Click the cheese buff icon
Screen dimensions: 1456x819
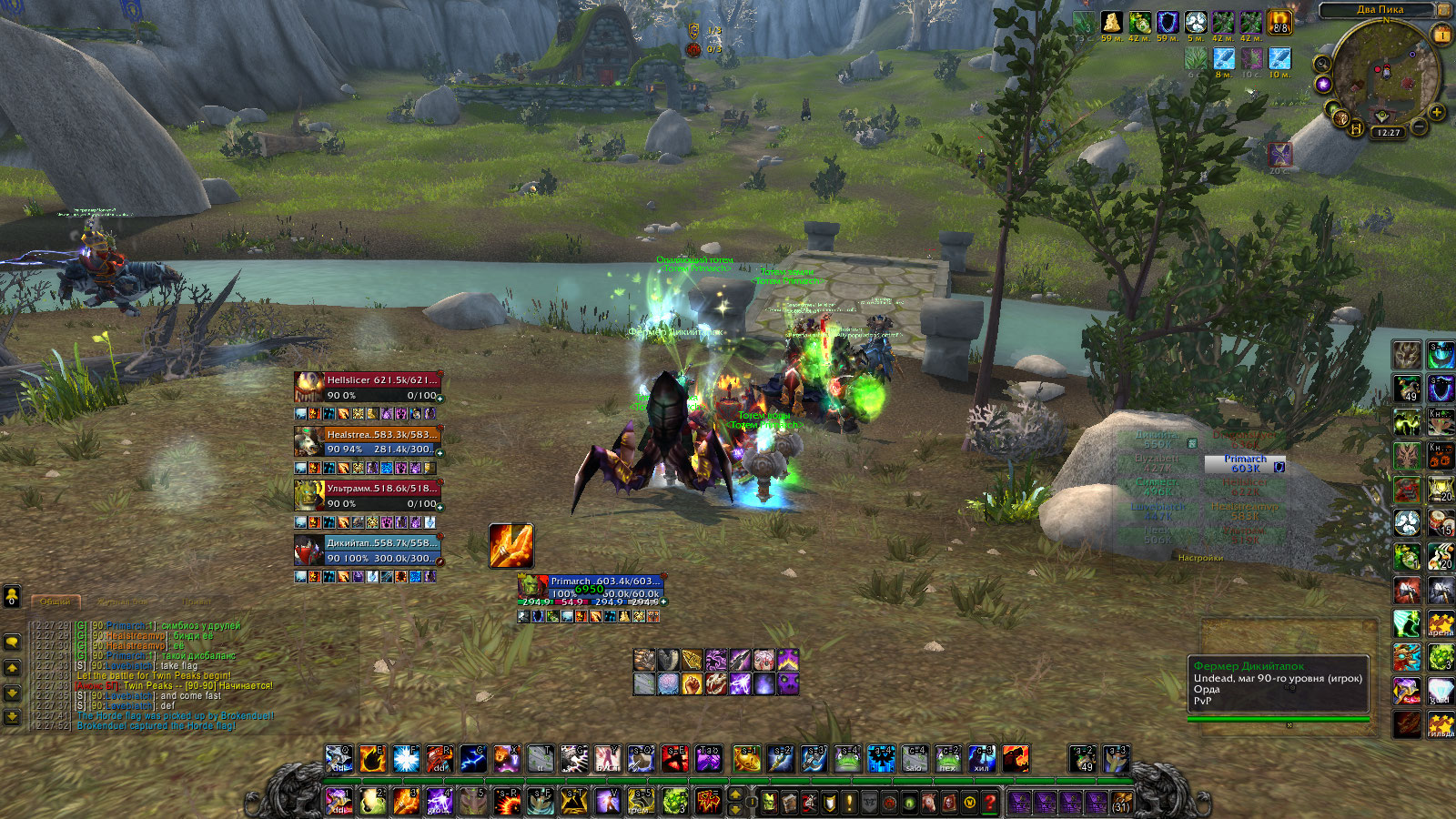[x=1111, y=22]
